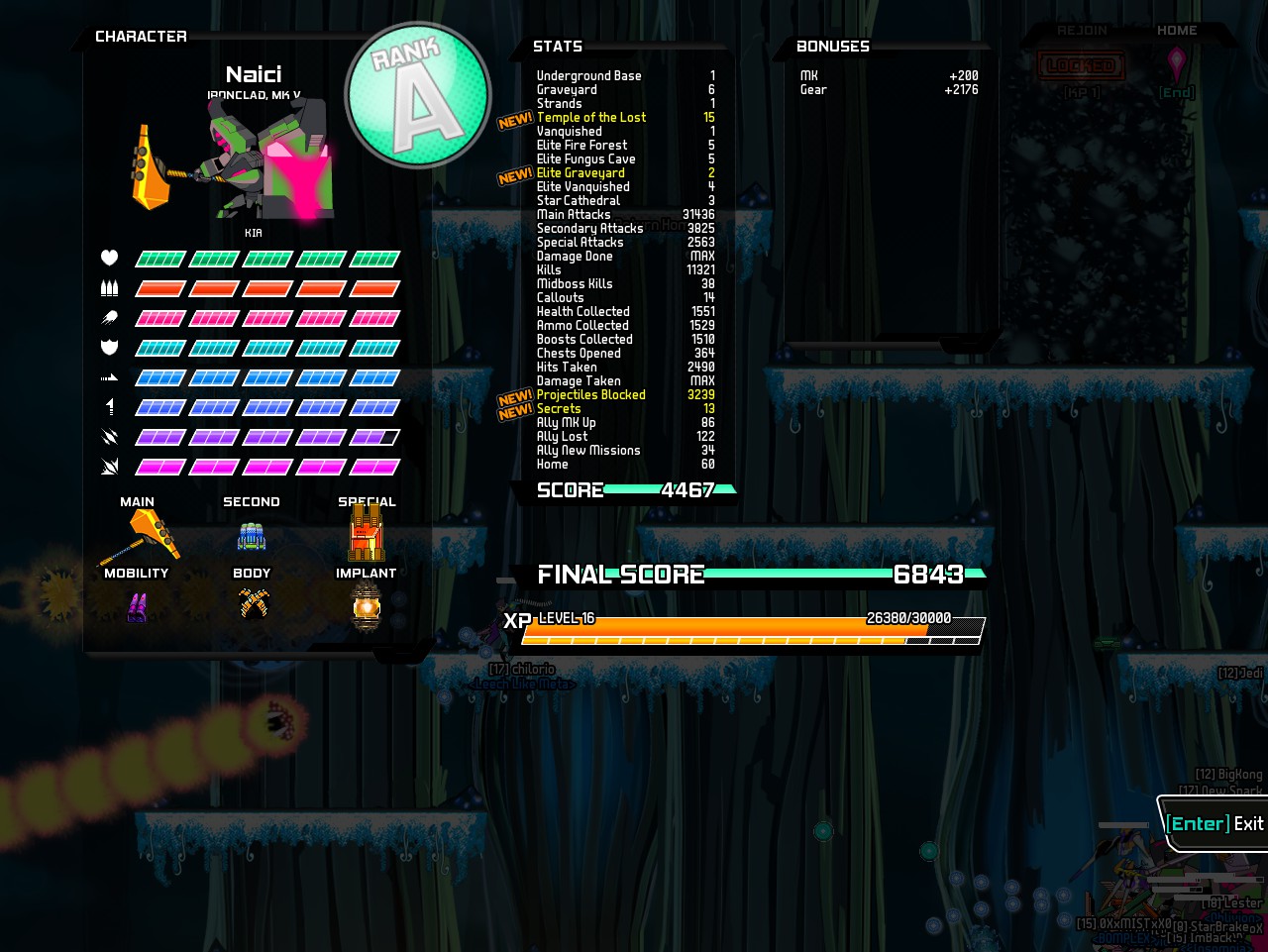Toggle the NEW! flag beside Elite Graveyard
The image size is (1268, 952).
point(514,175)
